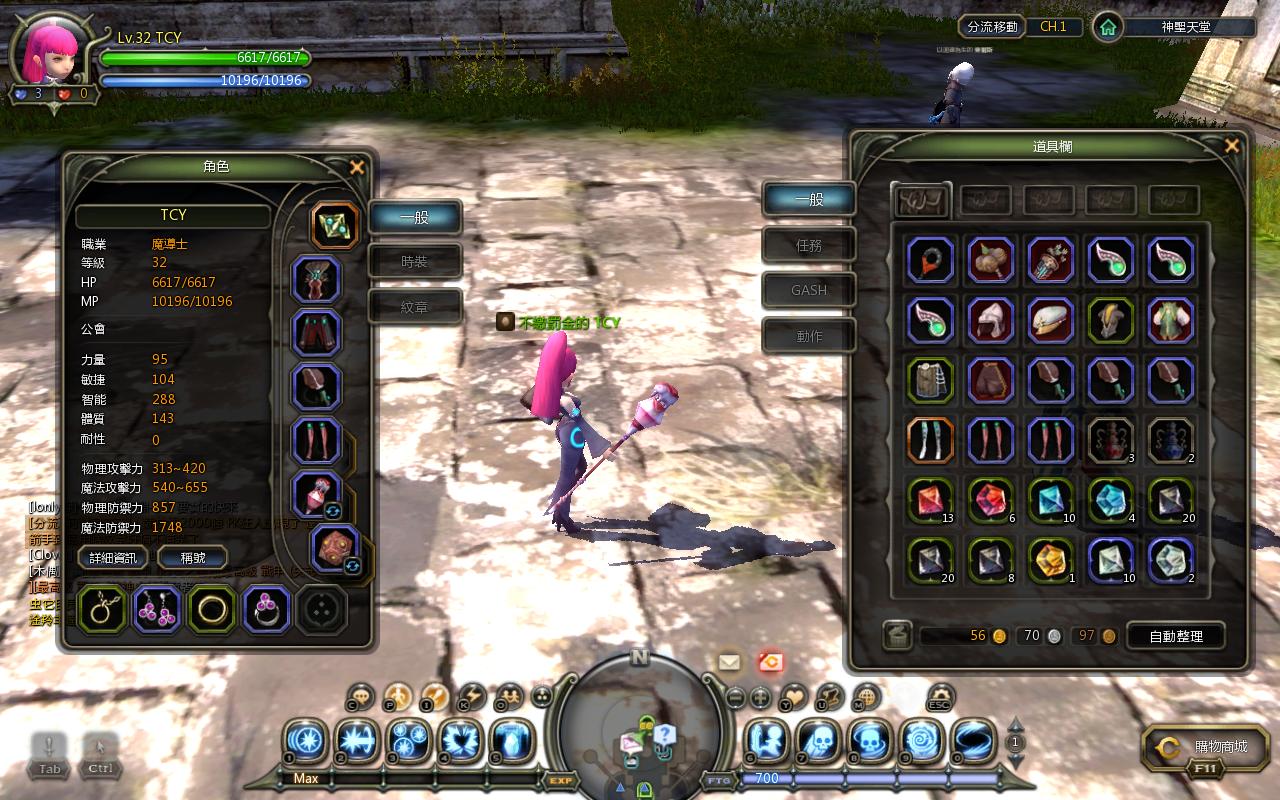
Task: Click the 分流移動 channel move button
Action: click(993, 27)
